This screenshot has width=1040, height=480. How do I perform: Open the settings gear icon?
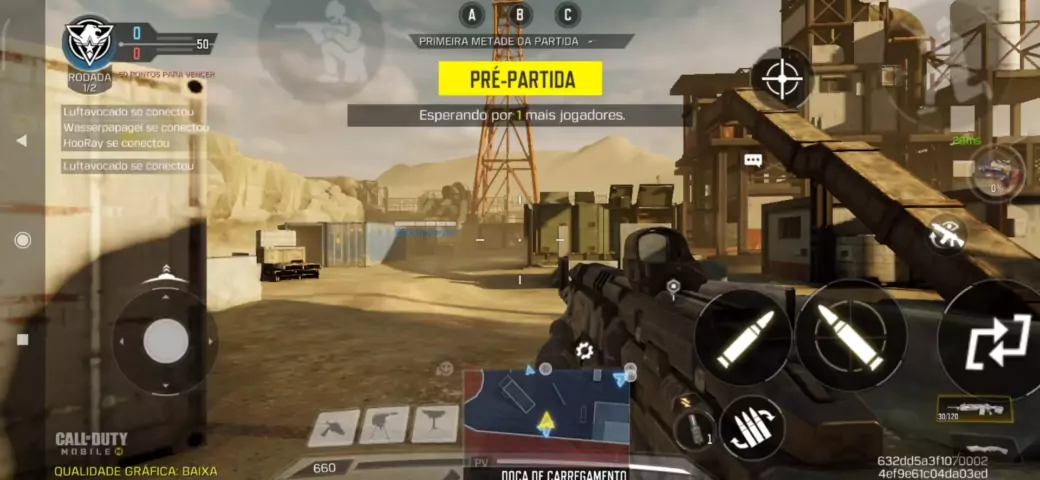[x=585, y=351]
